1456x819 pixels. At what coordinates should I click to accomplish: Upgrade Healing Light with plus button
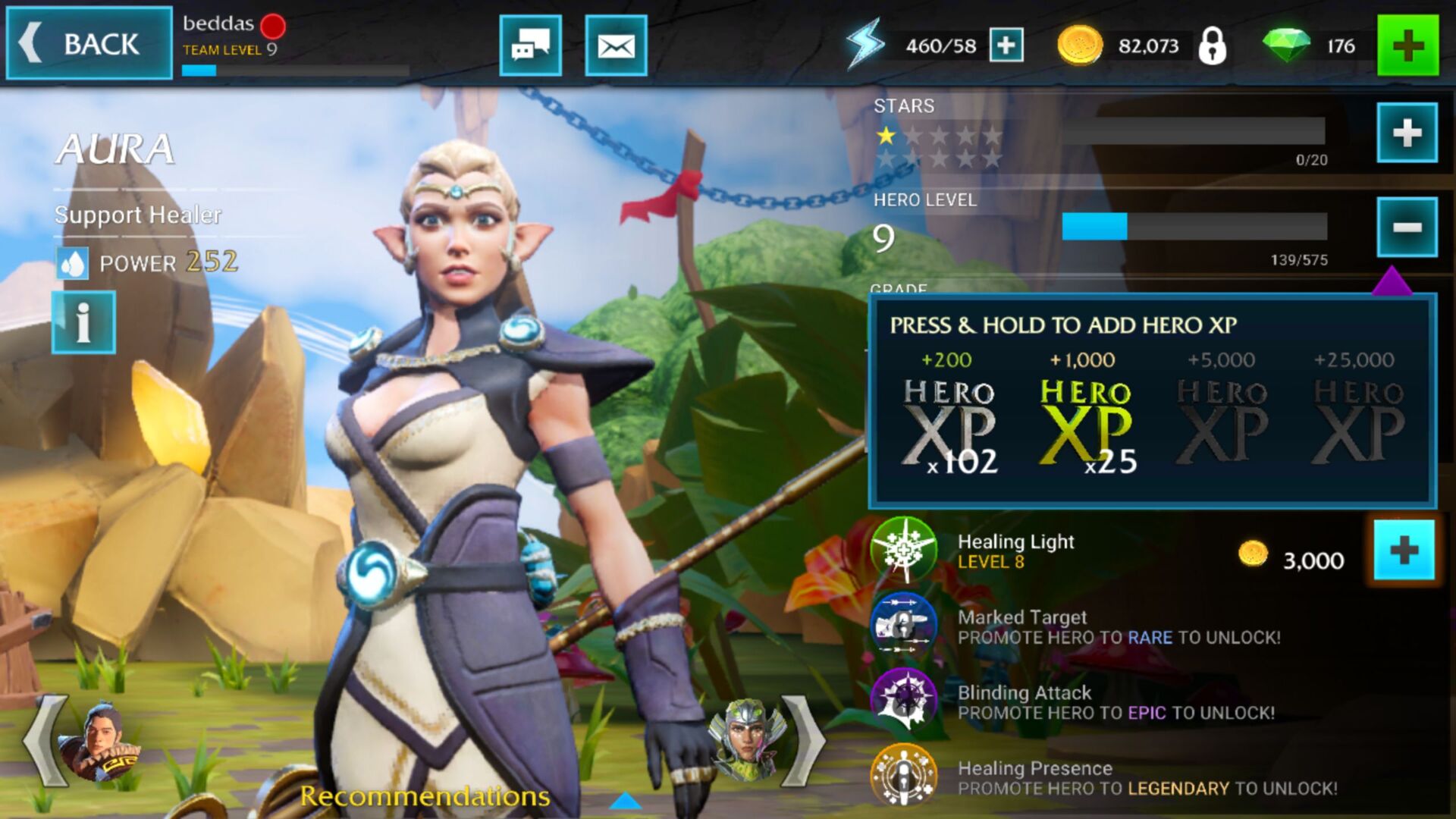pyautogui.click(x=1404, y=551)
